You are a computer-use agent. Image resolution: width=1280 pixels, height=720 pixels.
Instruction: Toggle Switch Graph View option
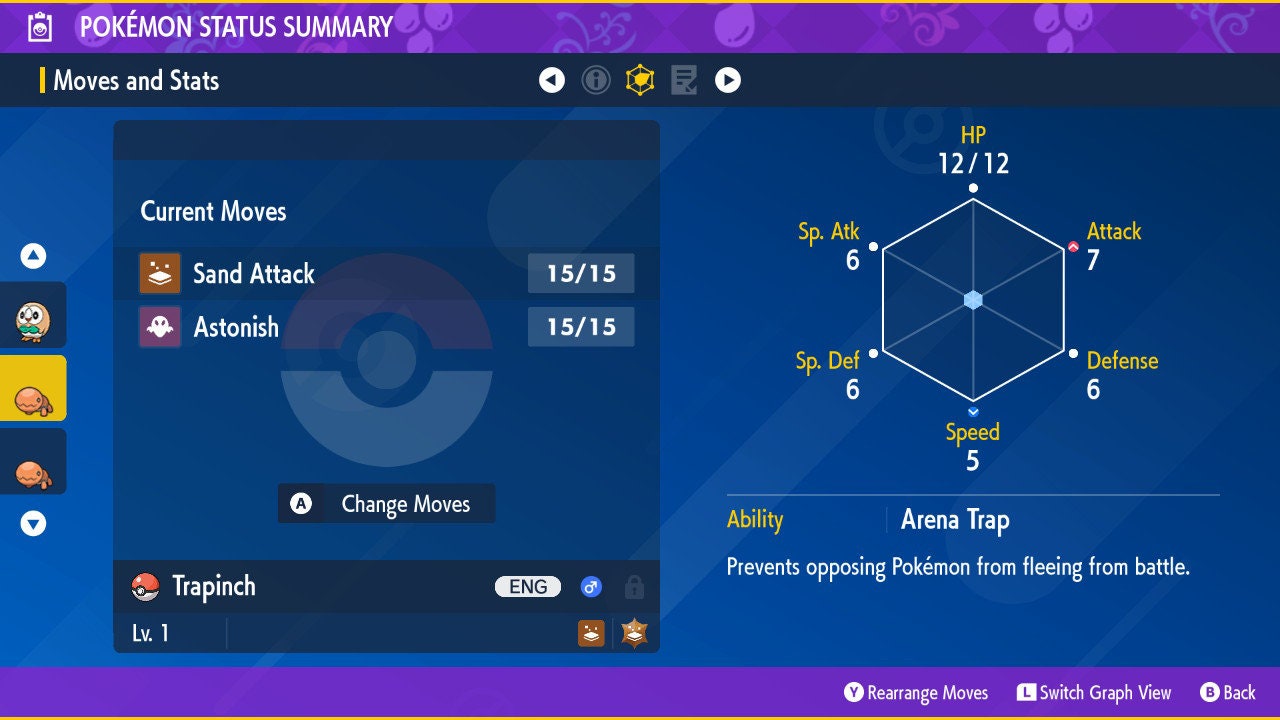[1094, 692]
